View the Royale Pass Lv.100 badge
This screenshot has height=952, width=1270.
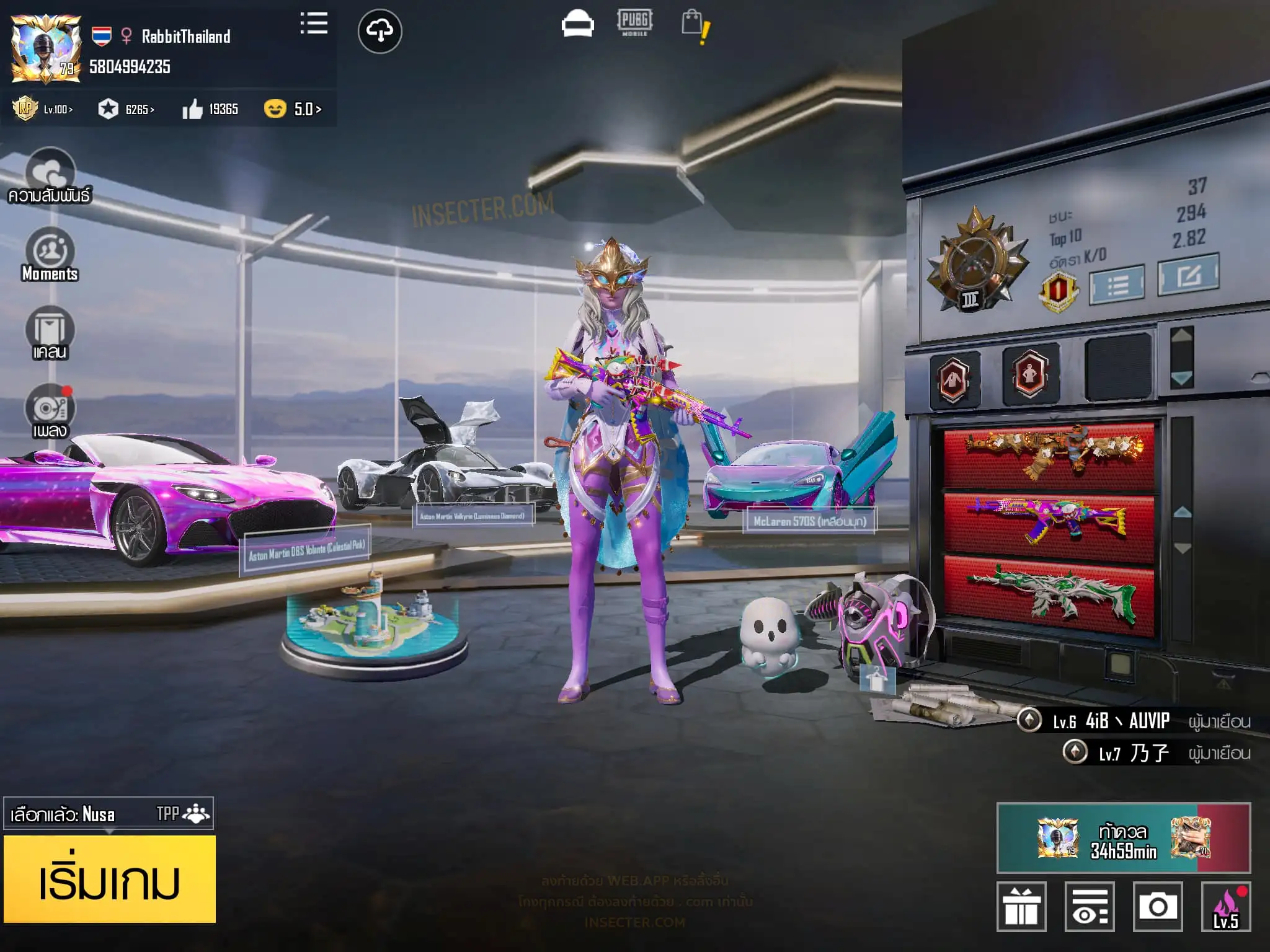[43, 109]
